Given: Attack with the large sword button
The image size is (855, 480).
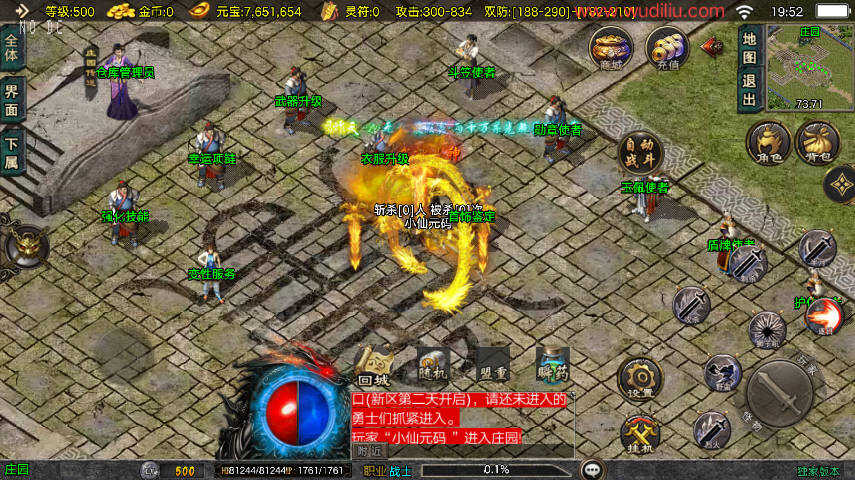Looking at the screenshot, I should 779,393.
